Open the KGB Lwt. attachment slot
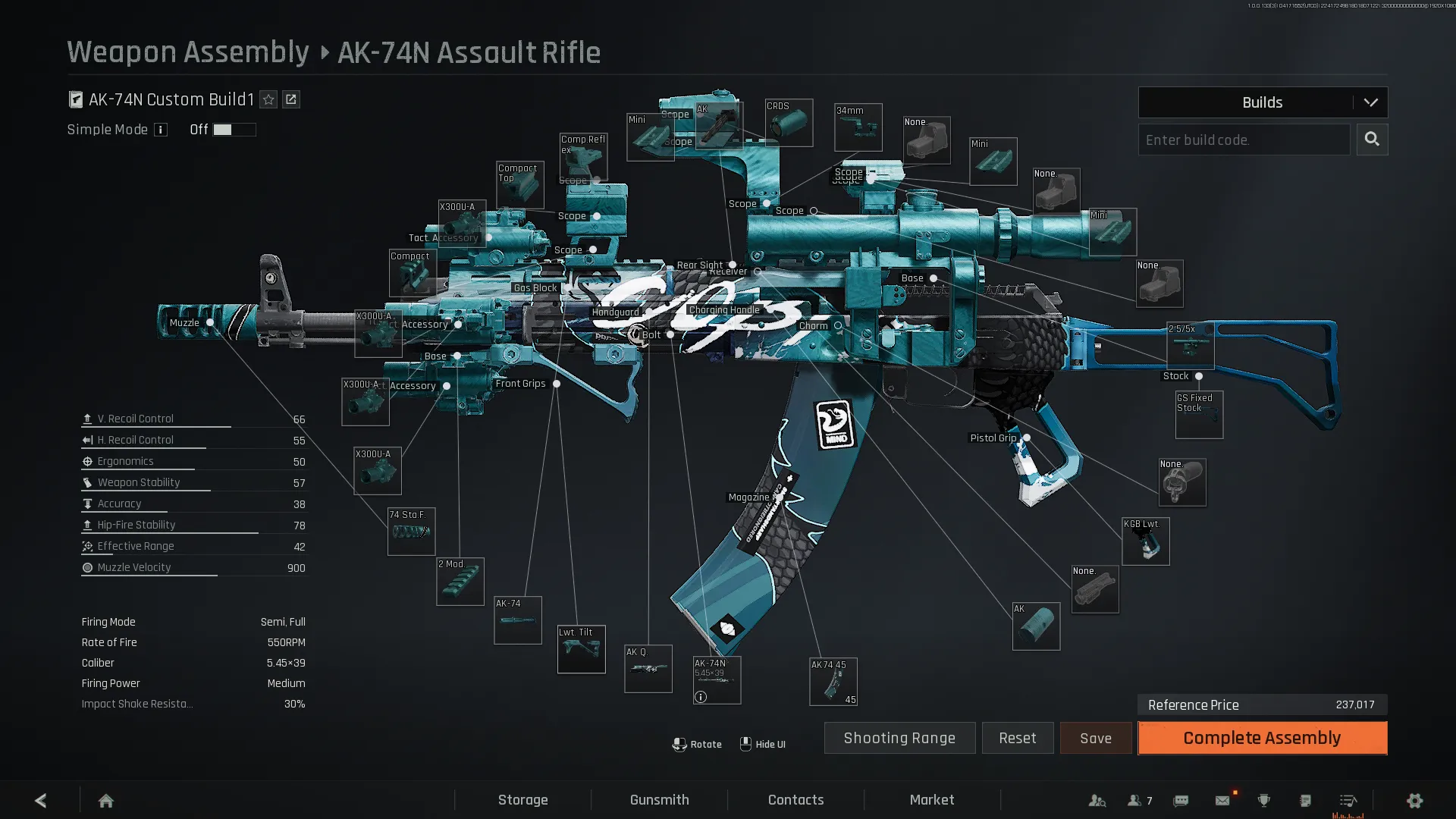Image resolution: width=1456 pixels, height=819 pixels. tap(1146, 541)
